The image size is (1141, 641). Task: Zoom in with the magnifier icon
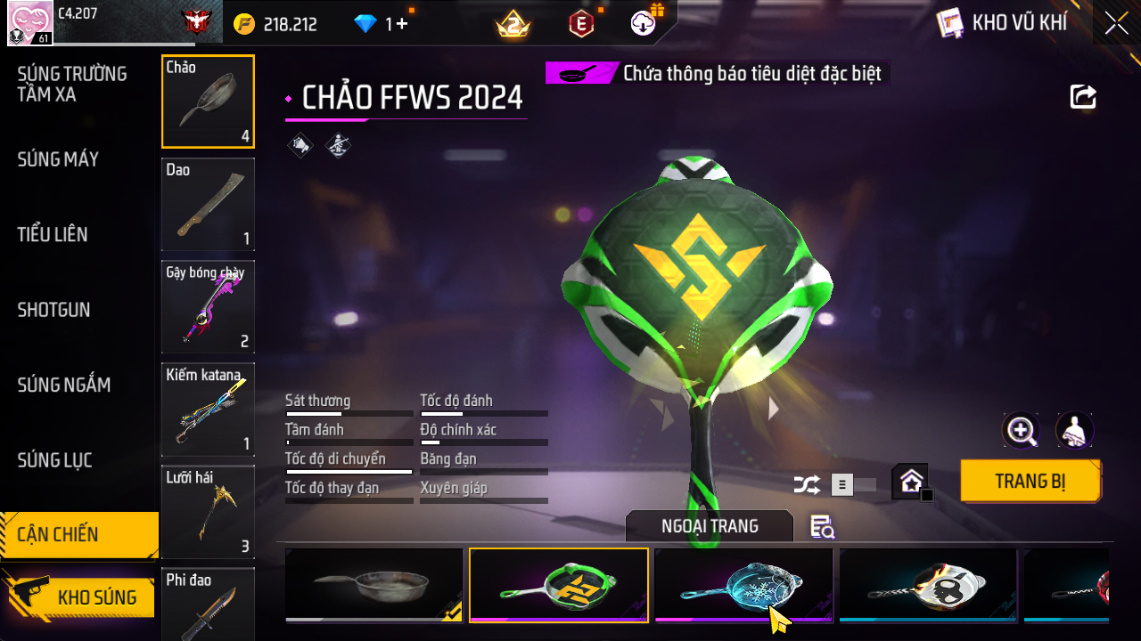coord(1021,431)
